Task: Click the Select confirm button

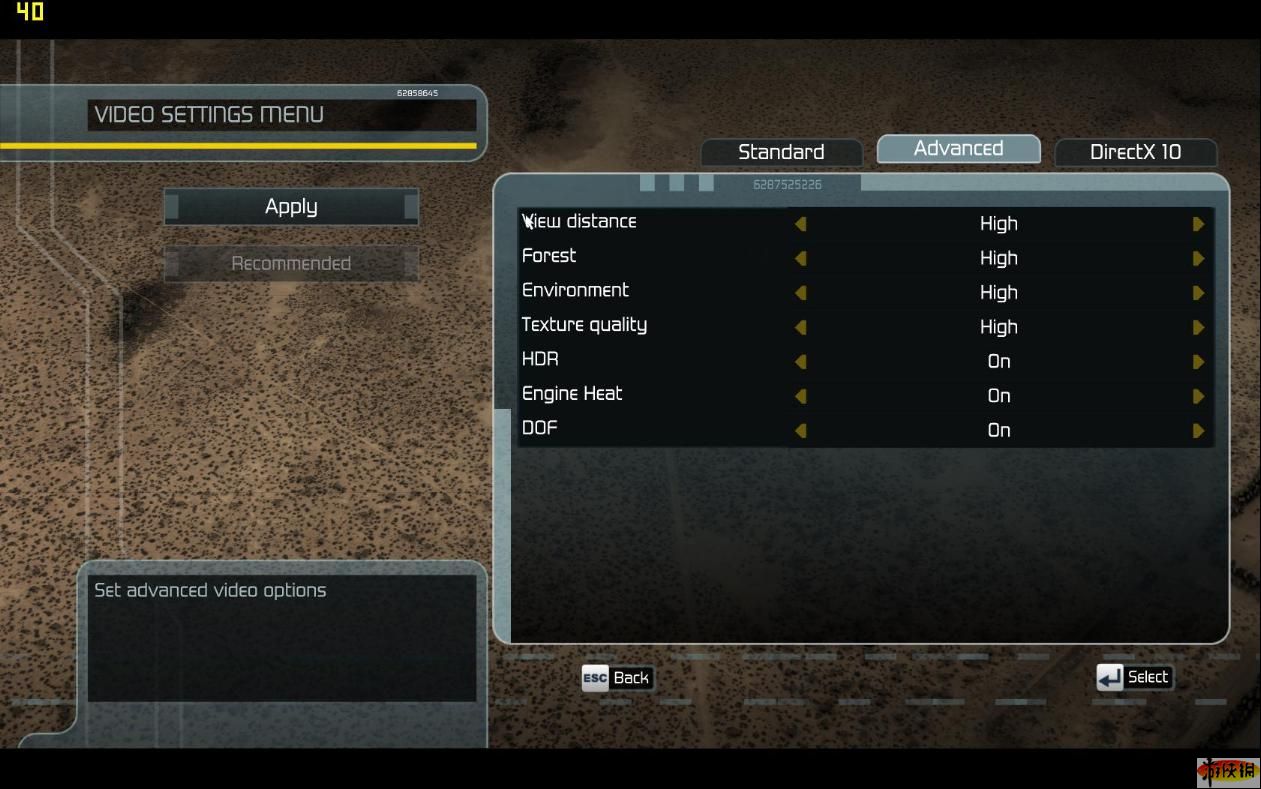Action: 1133,678
